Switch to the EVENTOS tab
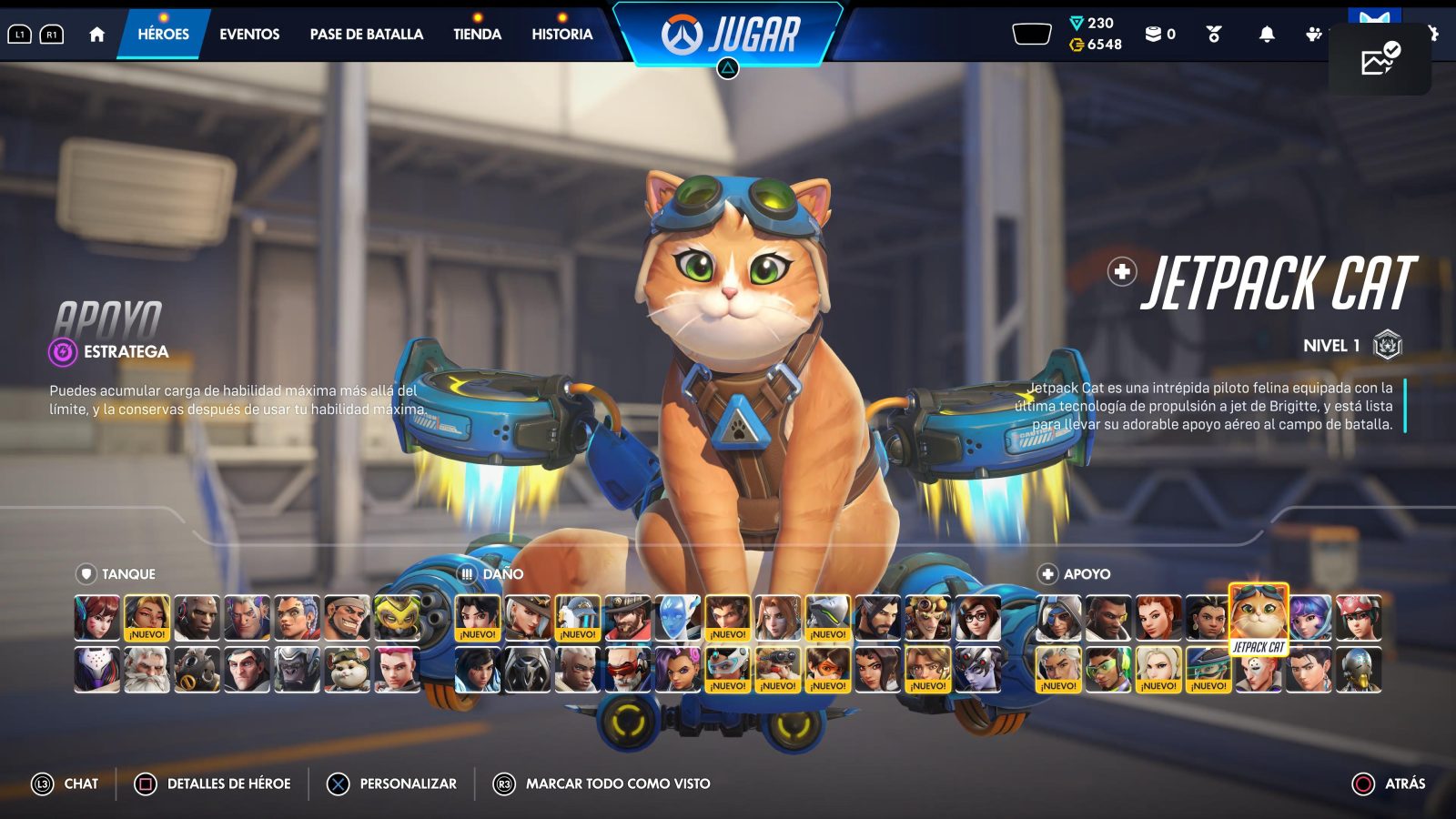Viewport: 1456px width, 819px height. (x=248, y=34)
